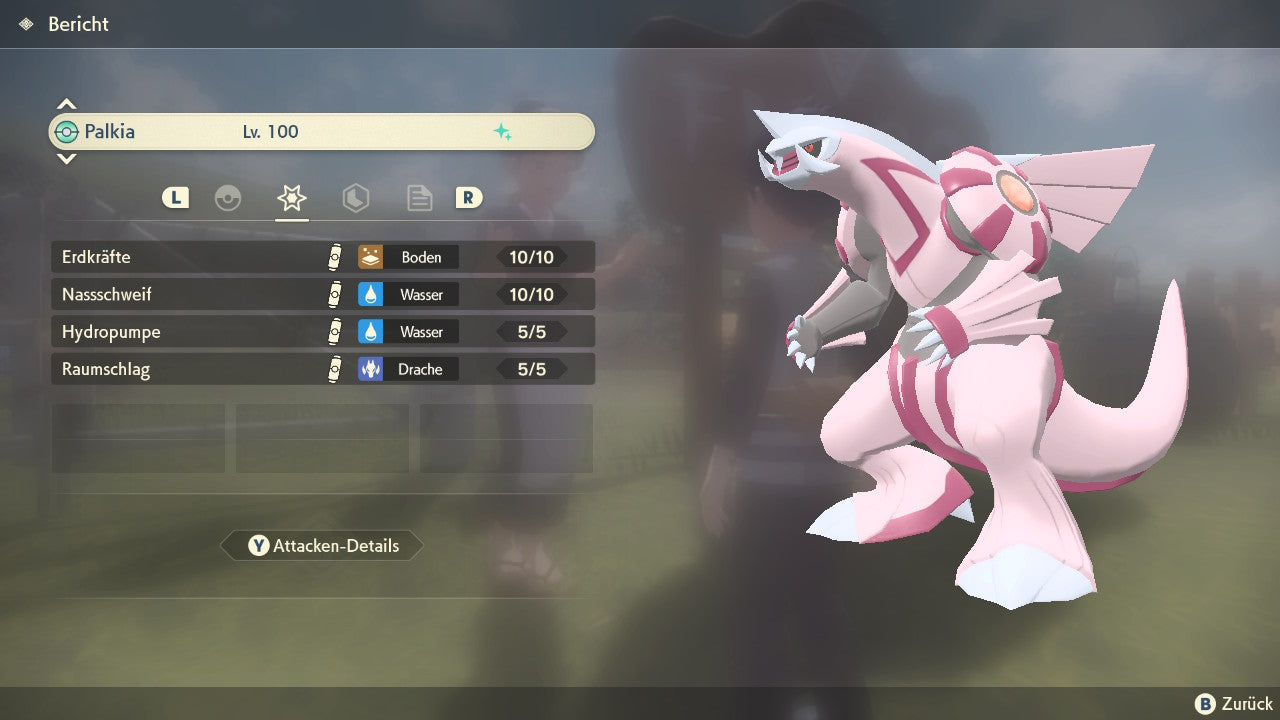Open Attacken-Details

coord(322,546)
